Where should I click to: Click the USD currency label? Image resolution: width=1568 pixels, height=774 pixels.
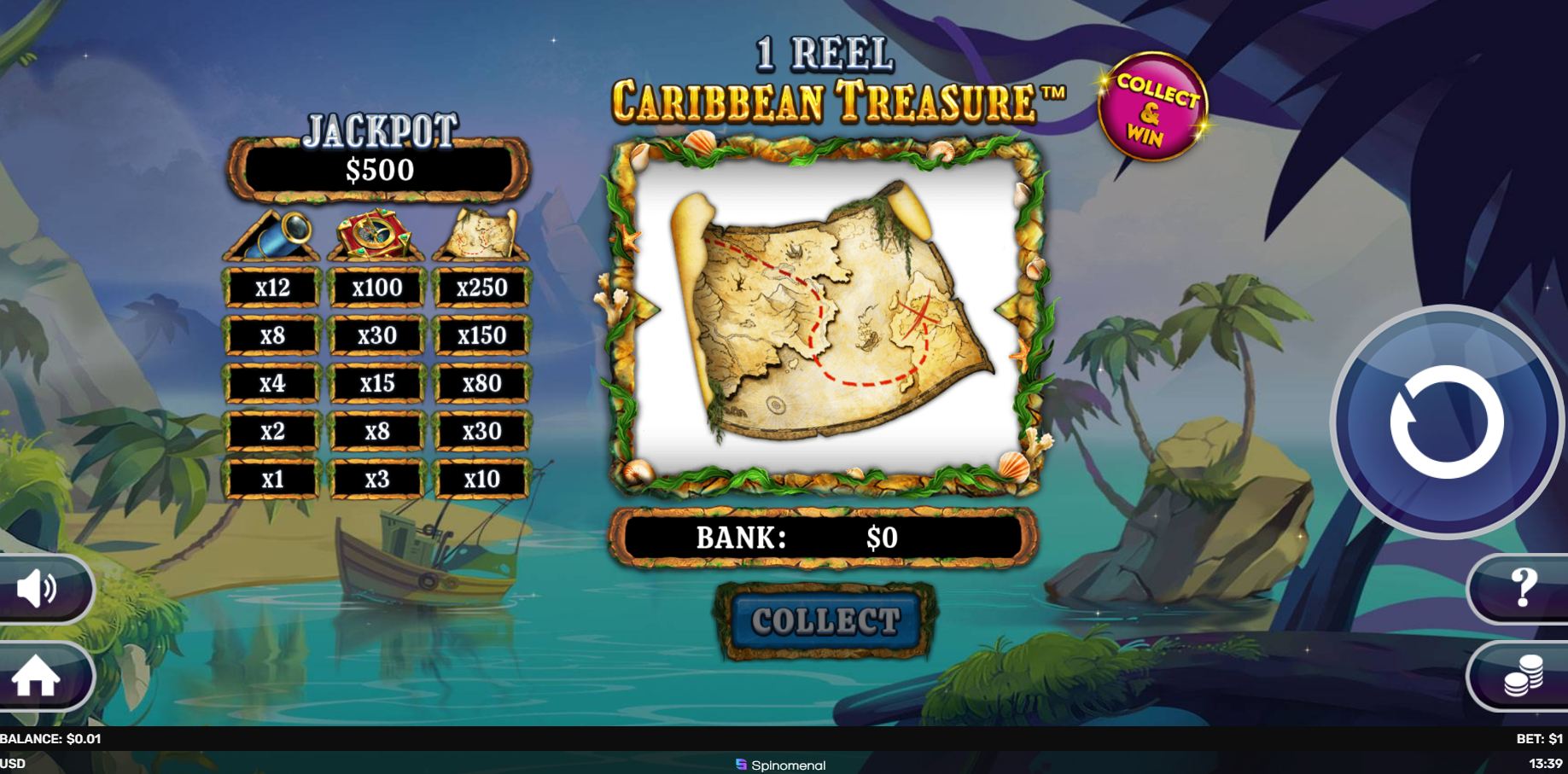click(x=13, y=765)
